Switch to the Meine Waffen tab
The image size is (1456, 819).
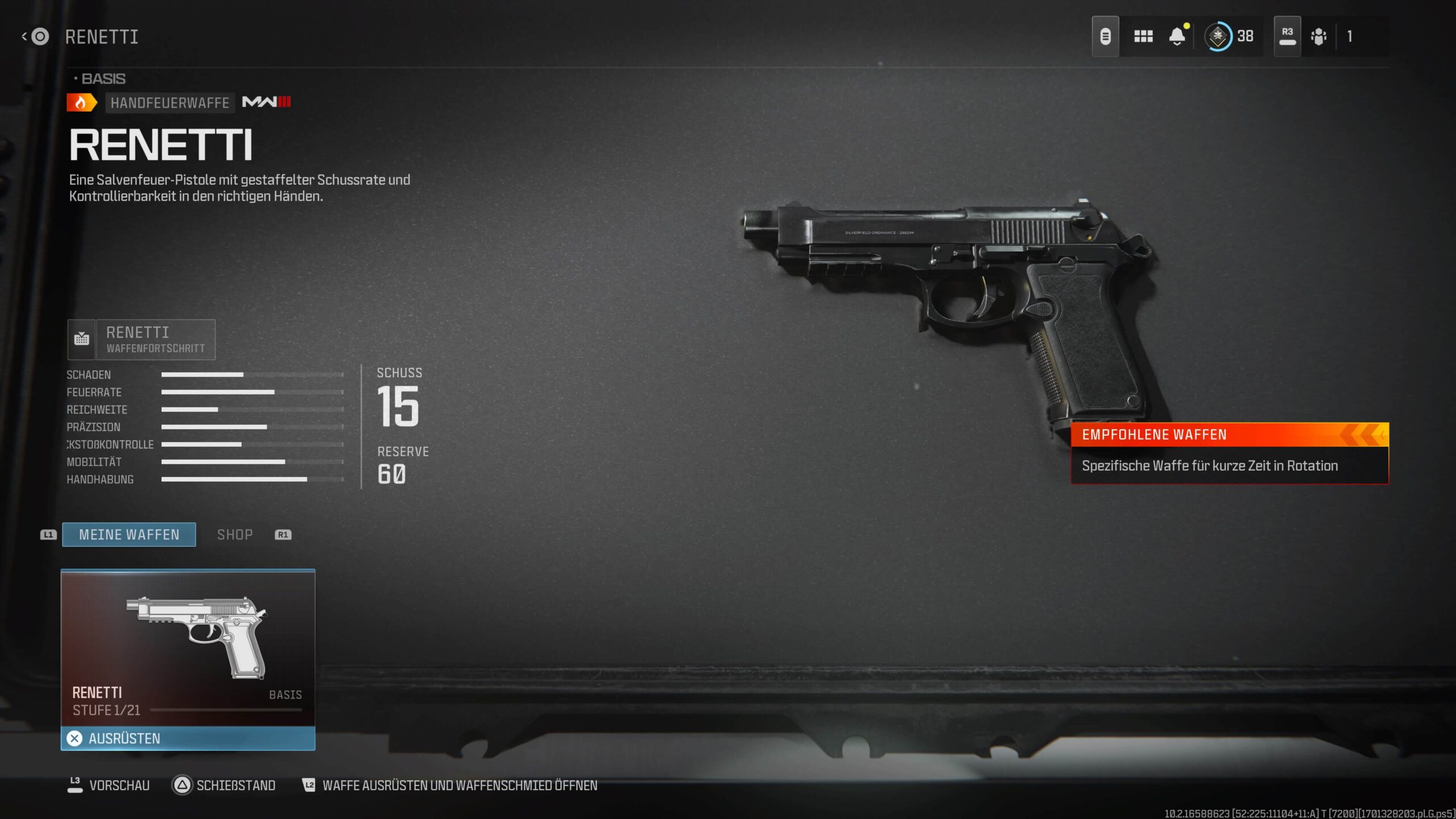coord(129,535)
